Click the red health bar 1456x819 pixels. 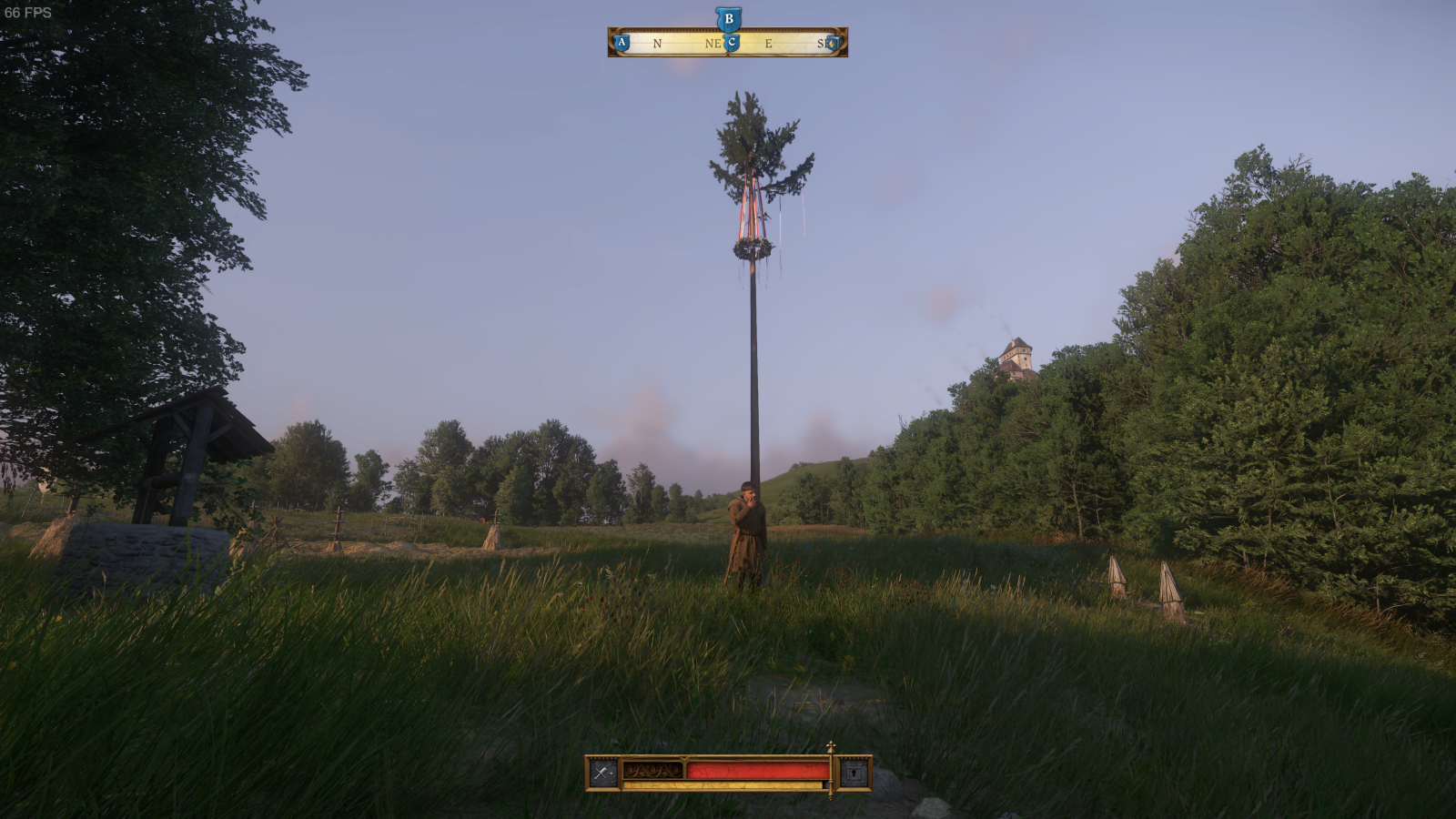pos(755,771)
